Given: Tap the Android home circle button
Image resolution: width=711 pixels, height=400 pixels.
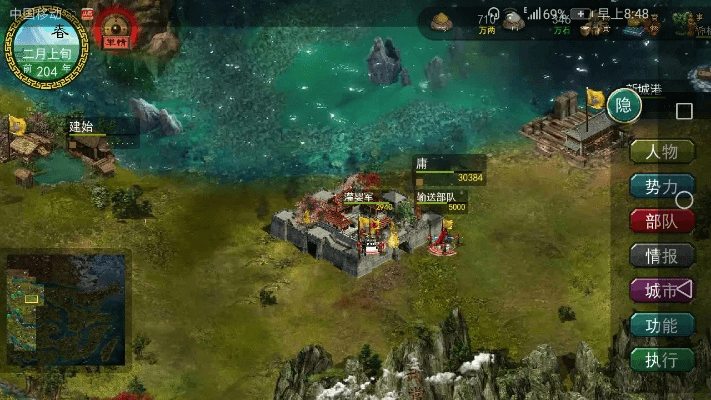Looking at the screenshot, I should pyautogui.click(x=685, y=200).
